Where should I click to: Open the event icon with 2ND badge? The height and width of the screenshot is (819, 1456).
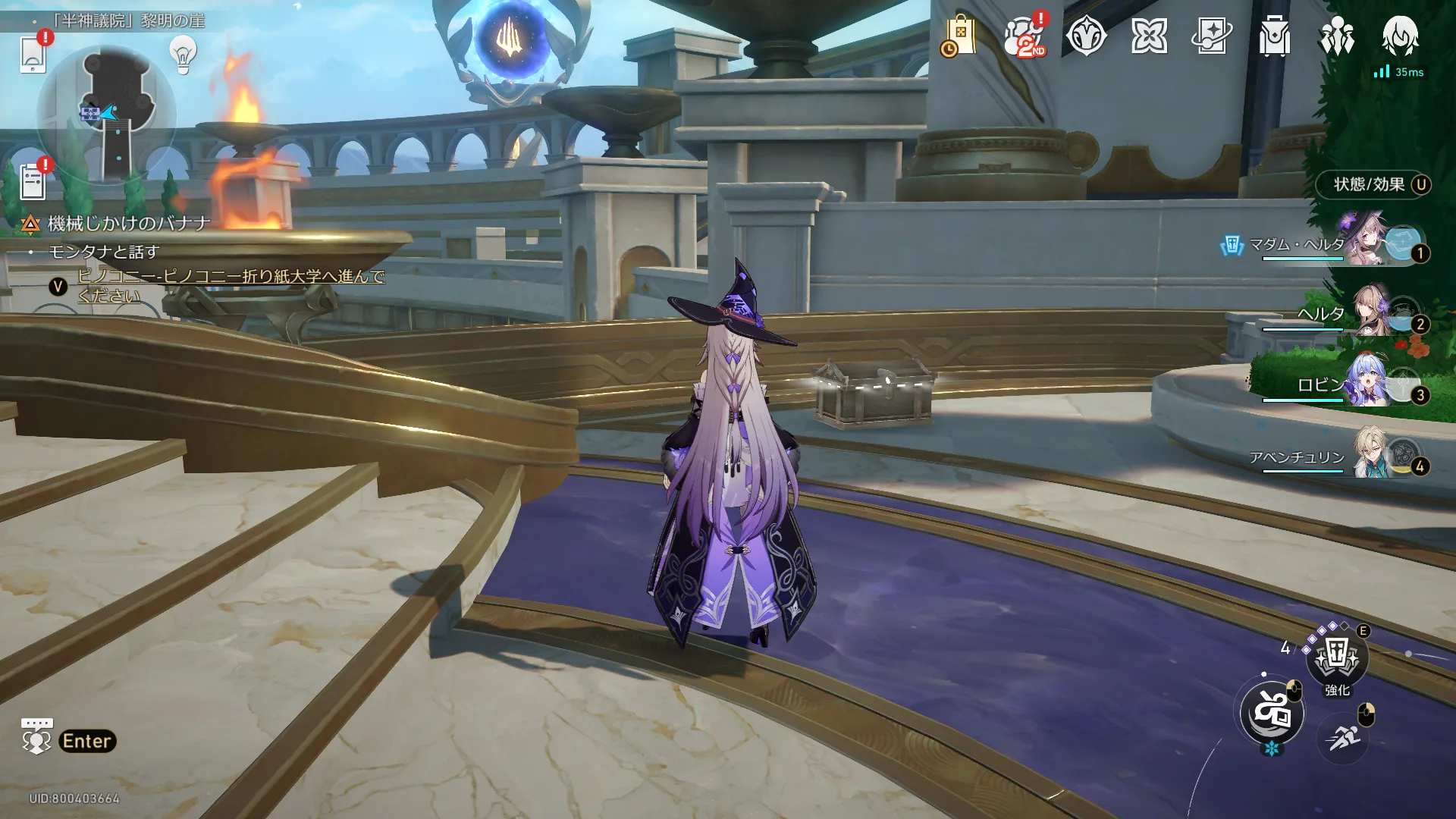coord(1024,36)
